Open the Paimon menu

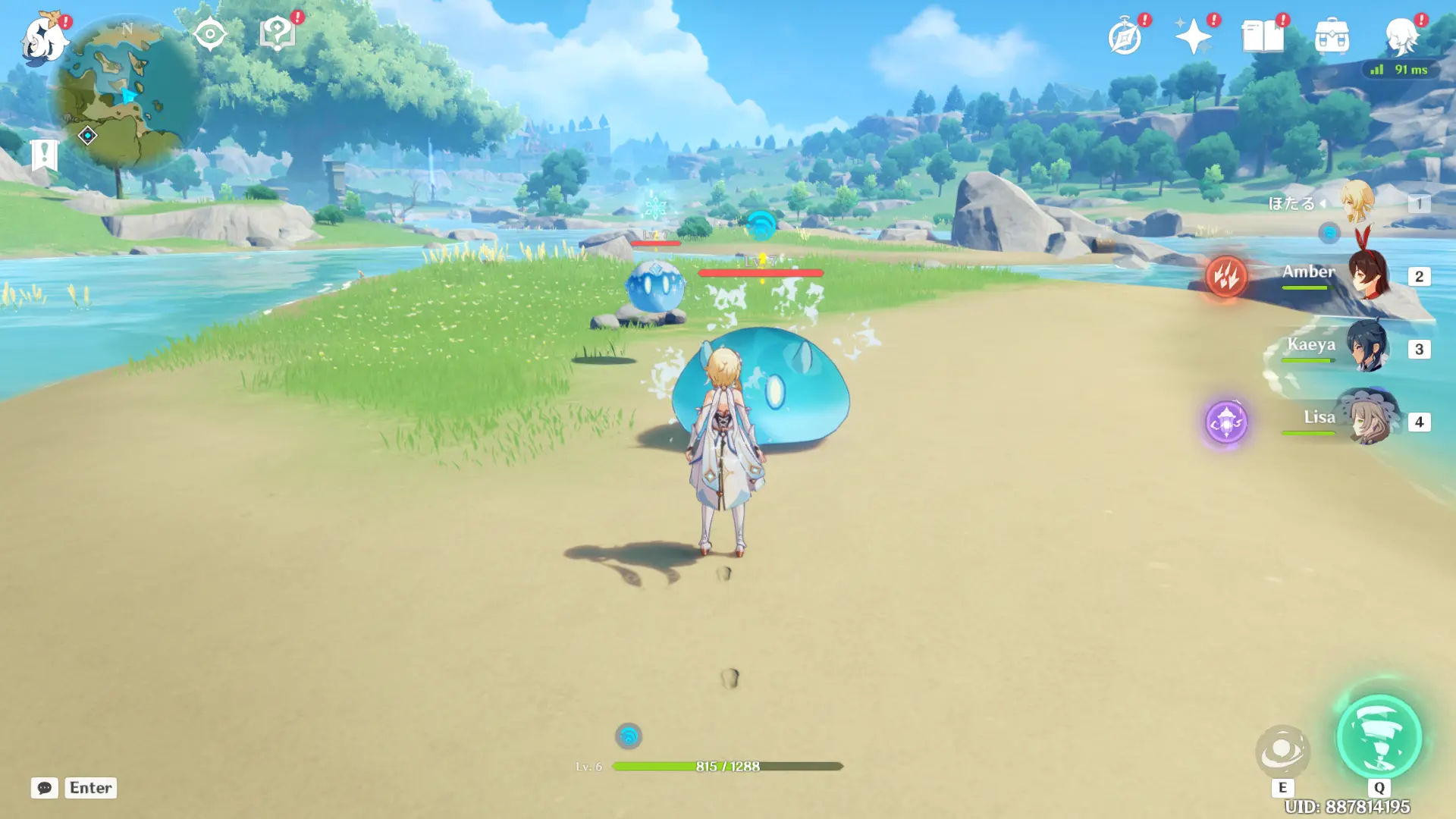click(x=43, y=38)
